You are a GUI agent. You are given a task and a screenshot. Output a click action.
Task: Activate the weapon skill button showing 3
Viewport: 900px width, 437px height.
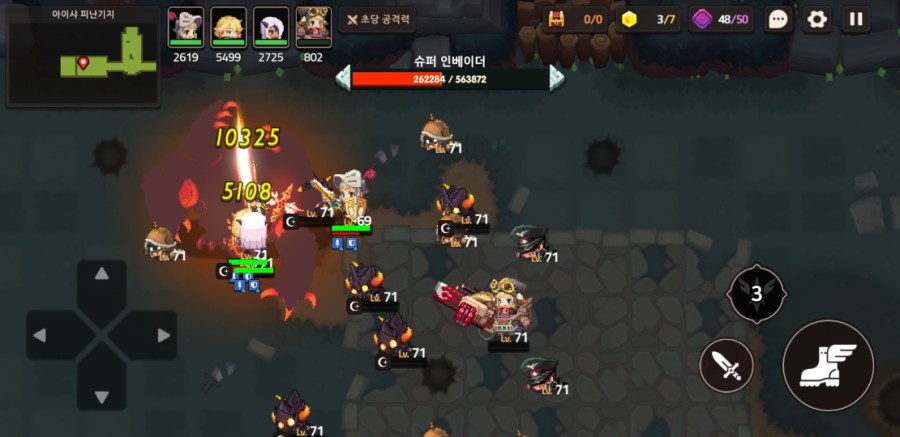[x=756, y=294]
